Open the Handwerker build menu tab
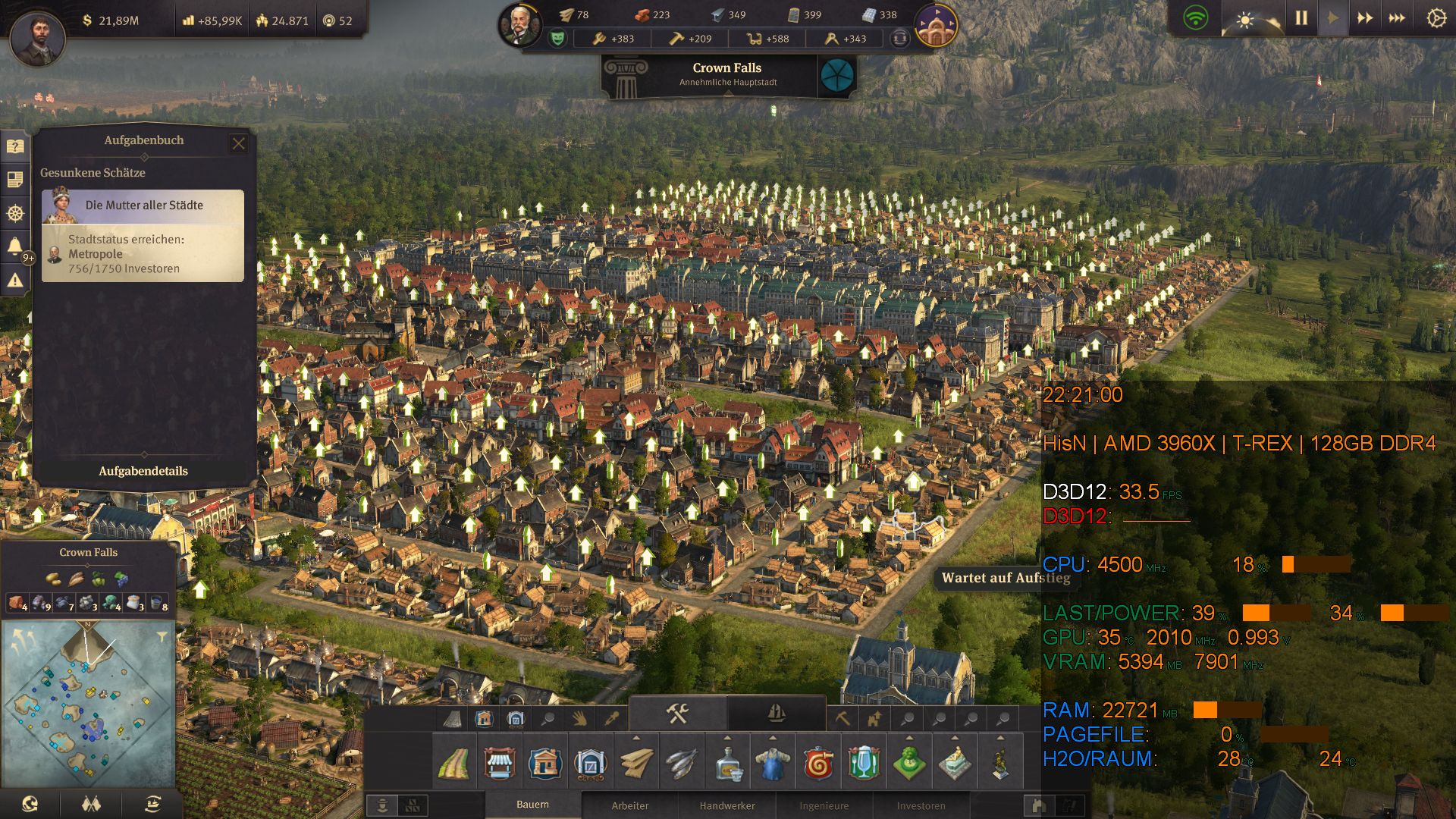The height and width of the screenshot is (819, 1456). pyautogui.click(x=728, y=806)
